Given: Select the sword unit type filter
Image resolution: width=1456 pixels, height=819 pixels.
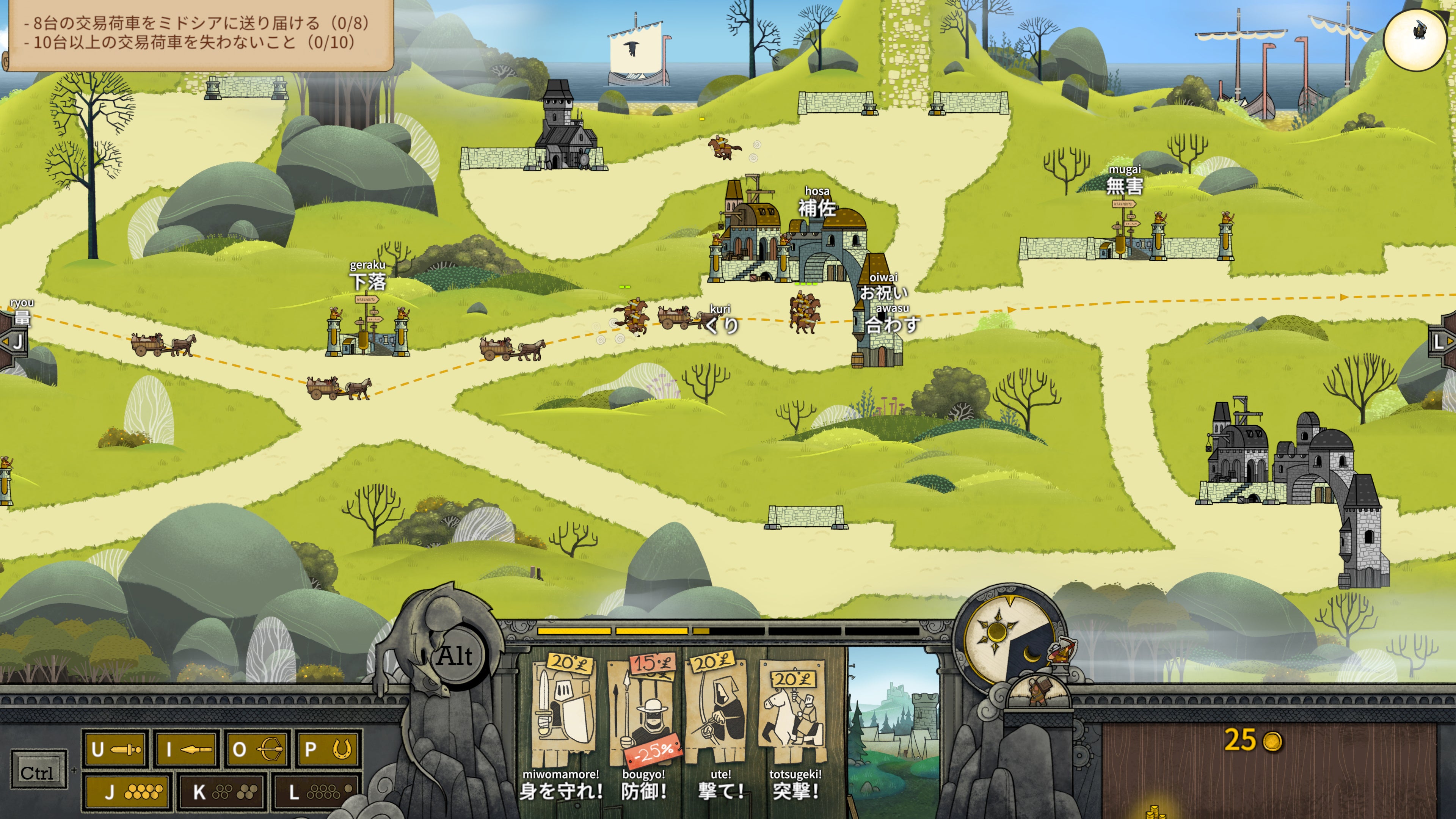Looking at the screenshot, I should (116, 750).
